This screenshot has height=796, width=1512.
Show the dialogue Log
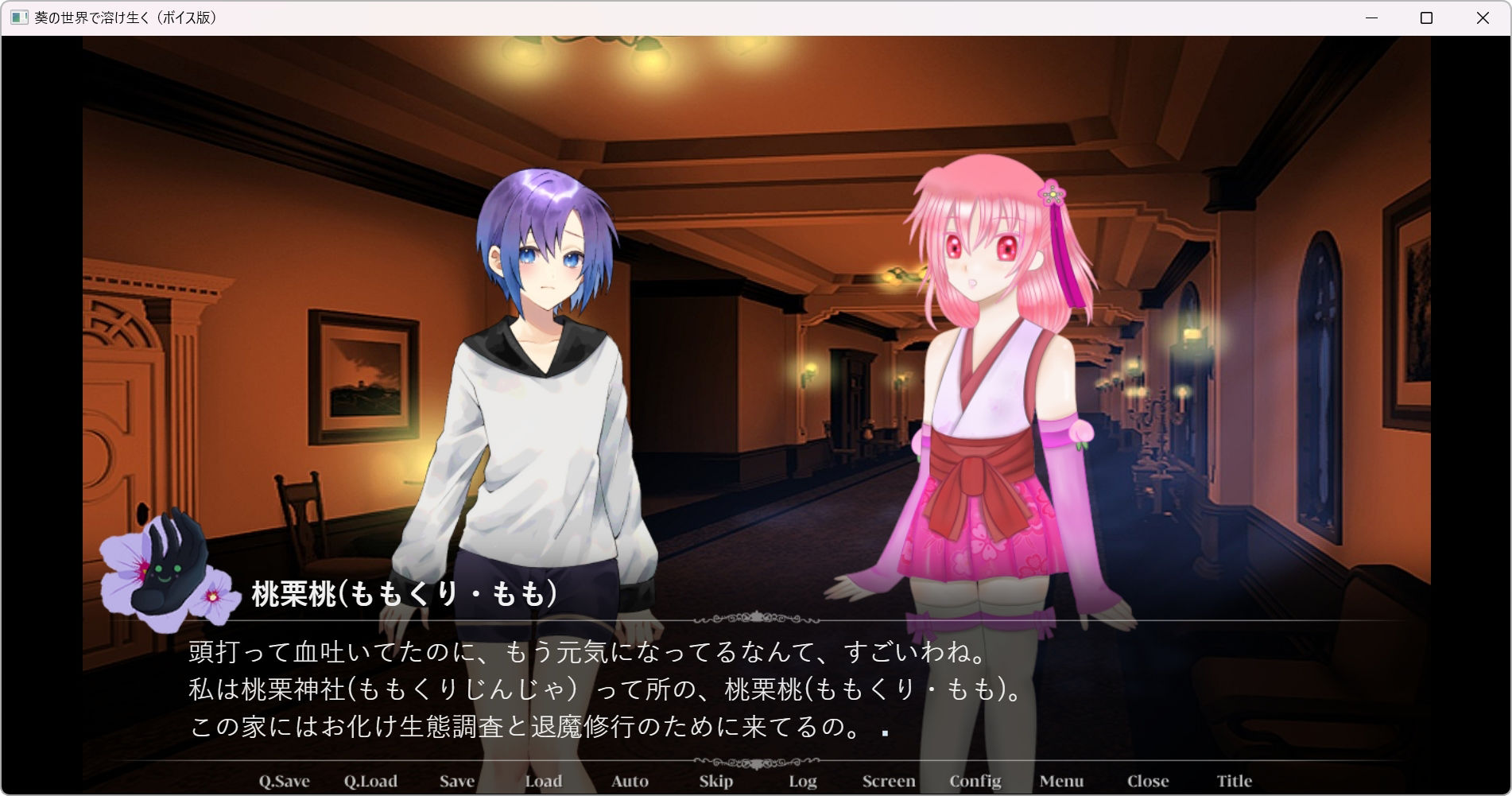coord(803,781)
